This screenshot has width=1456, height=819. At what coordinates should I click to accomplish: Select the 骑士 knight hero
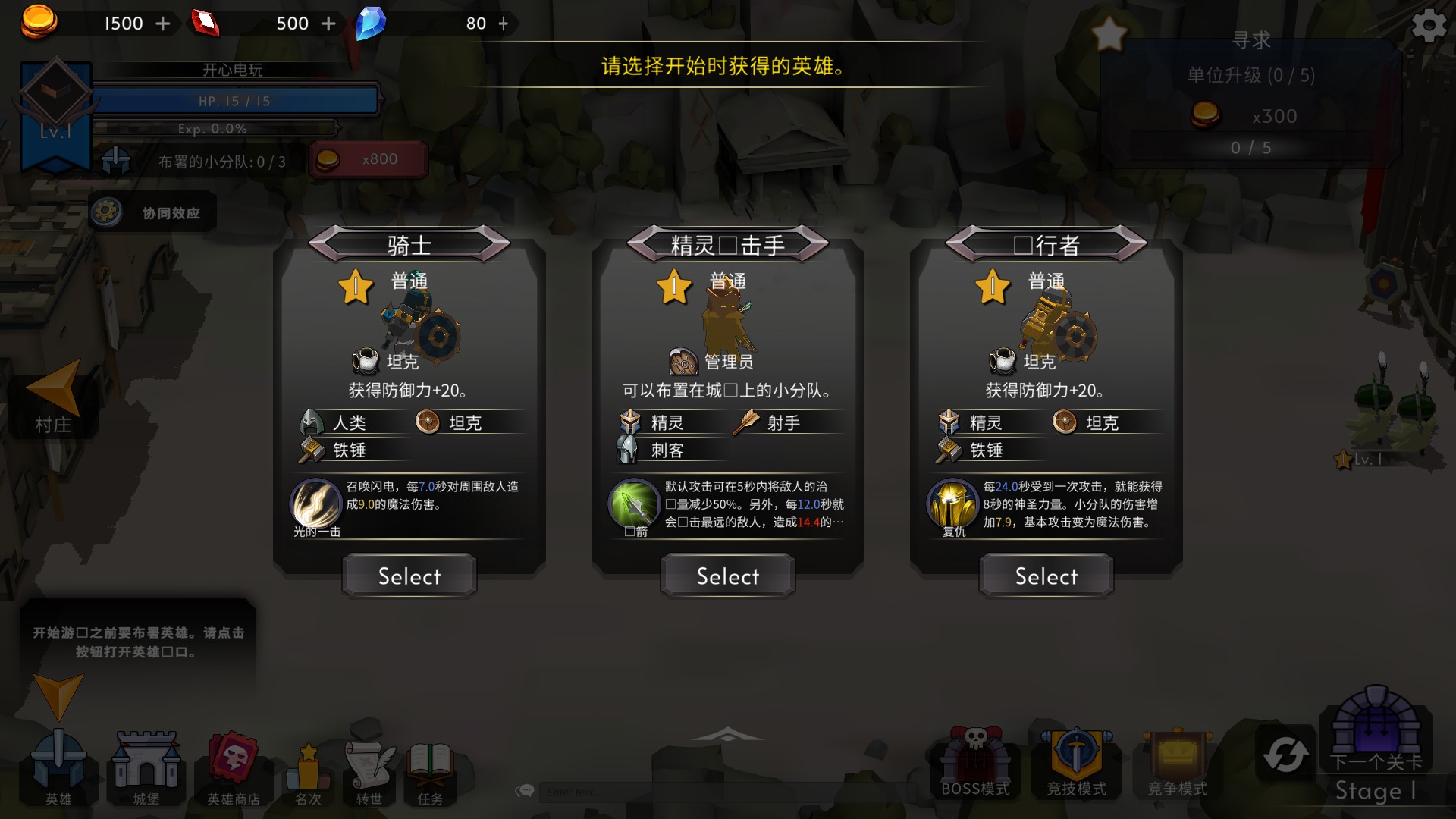[x=408, y=576]
